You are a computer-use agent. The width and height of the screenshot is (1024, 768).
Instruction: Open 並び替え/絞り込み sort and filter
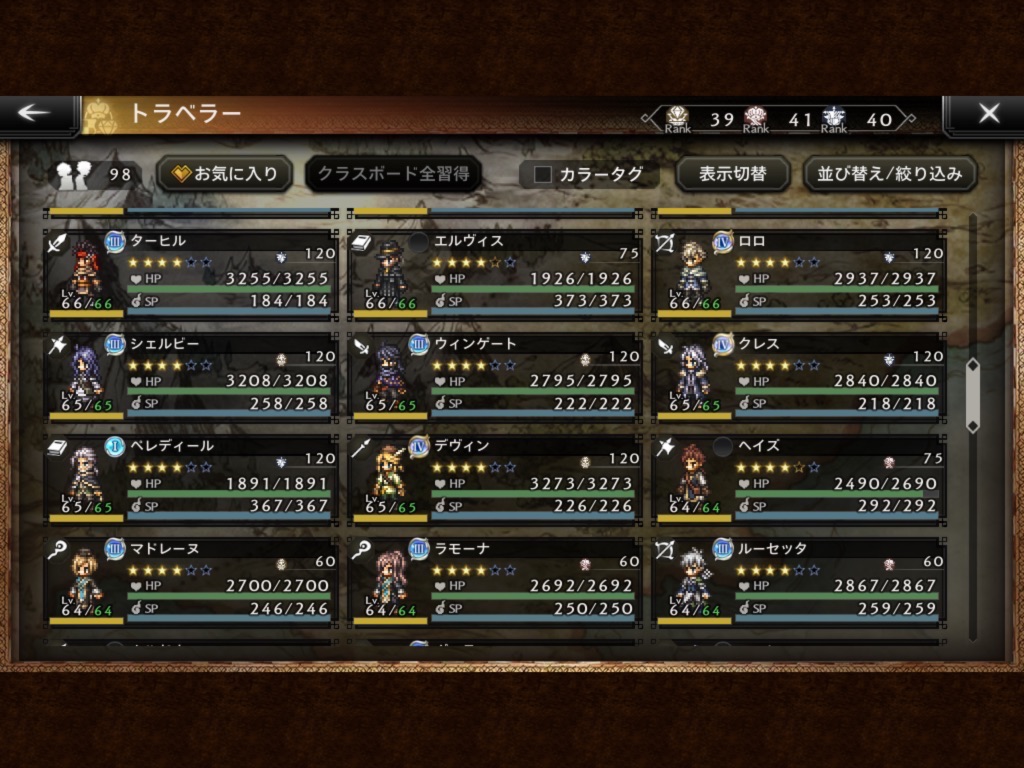(890, 174)
